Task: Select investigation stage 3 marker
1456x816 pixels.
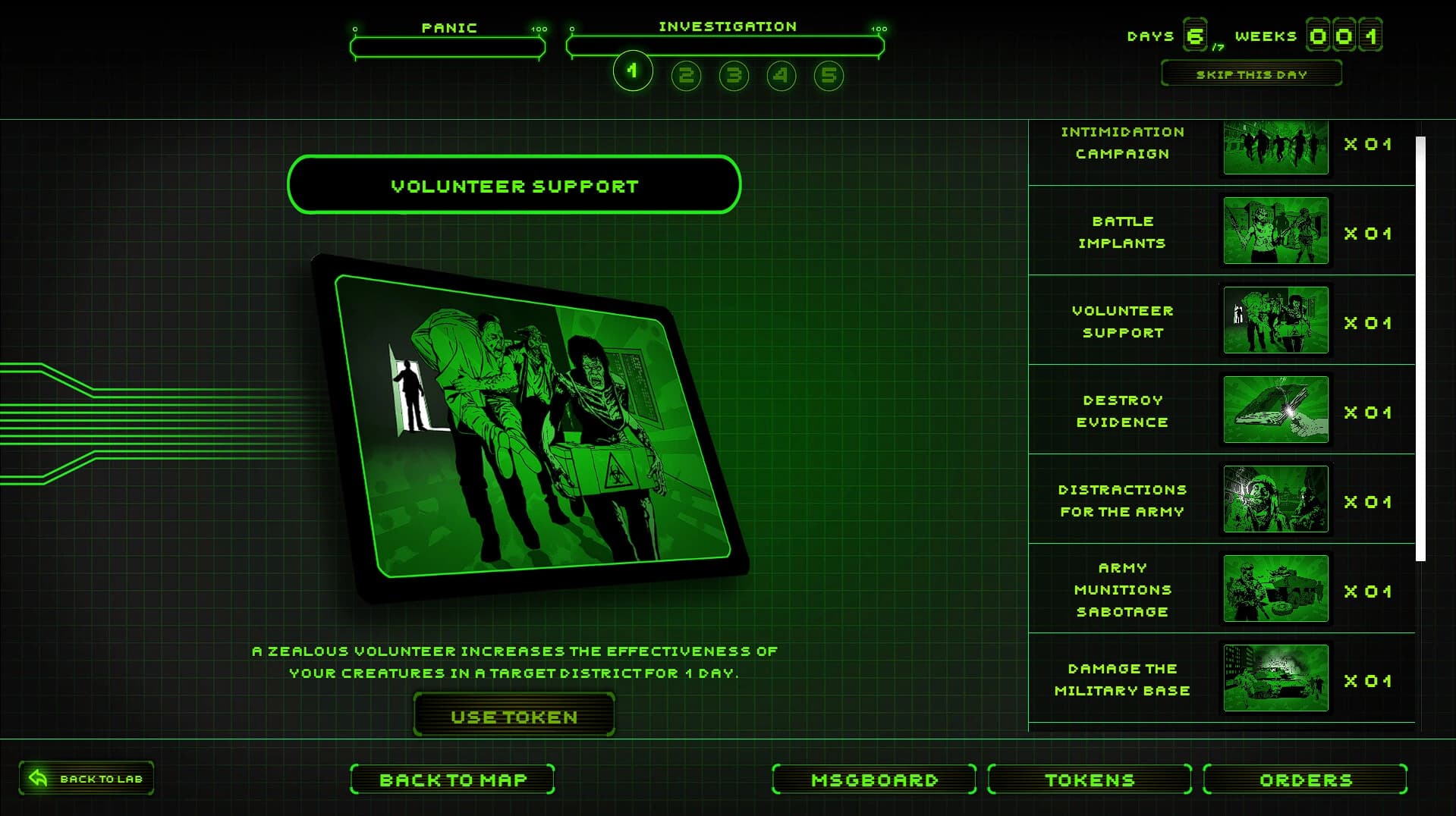Action: 733,76
